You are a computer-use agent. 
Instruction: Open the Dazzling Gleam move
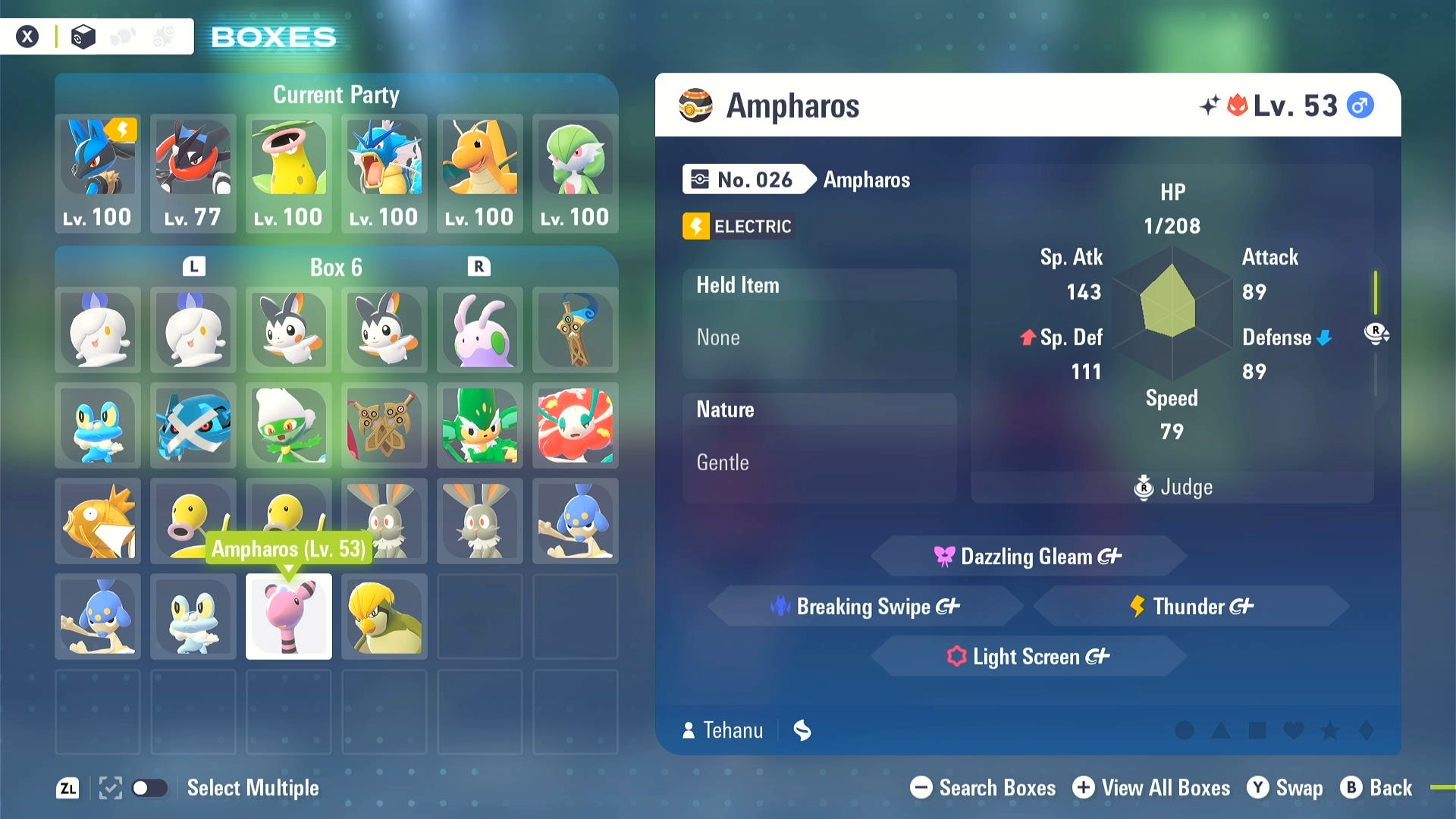[x=1028, y=557]
